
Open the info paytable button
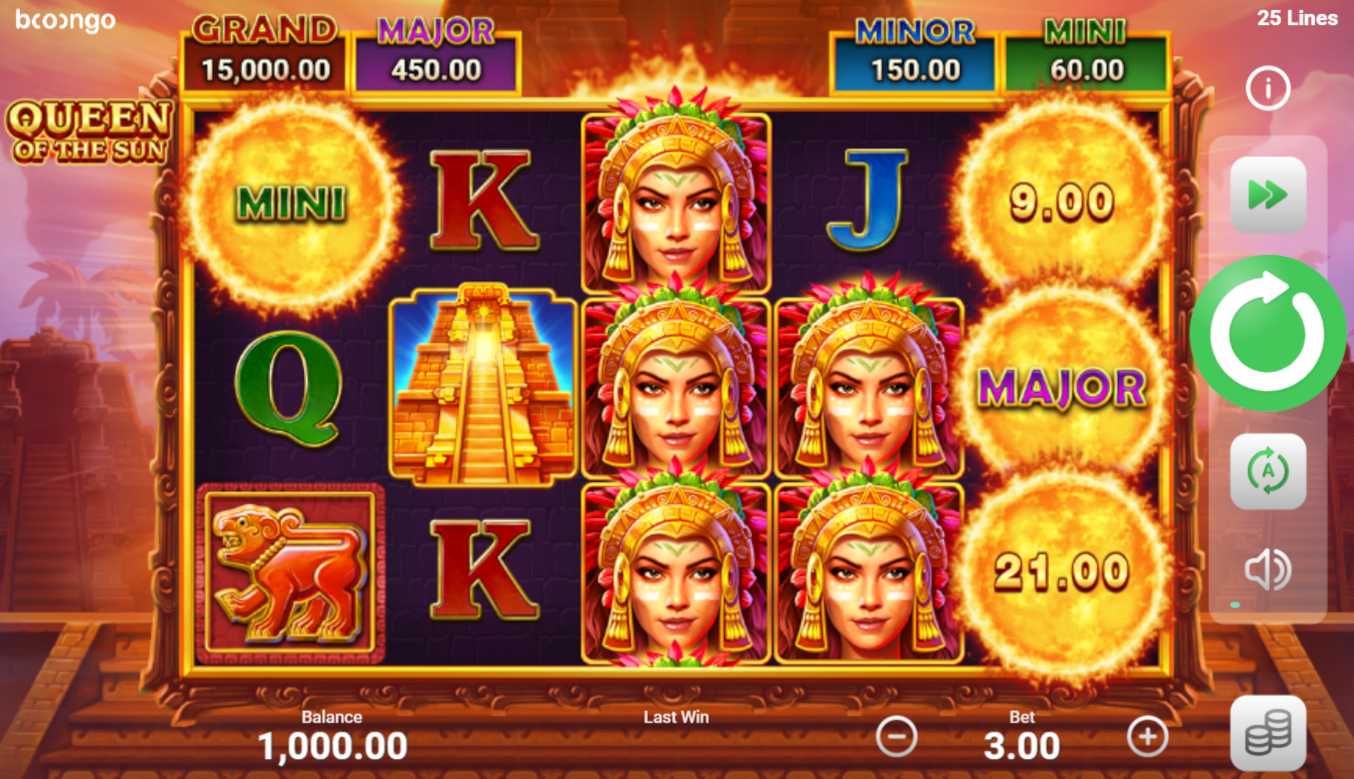coord(1267,90)
